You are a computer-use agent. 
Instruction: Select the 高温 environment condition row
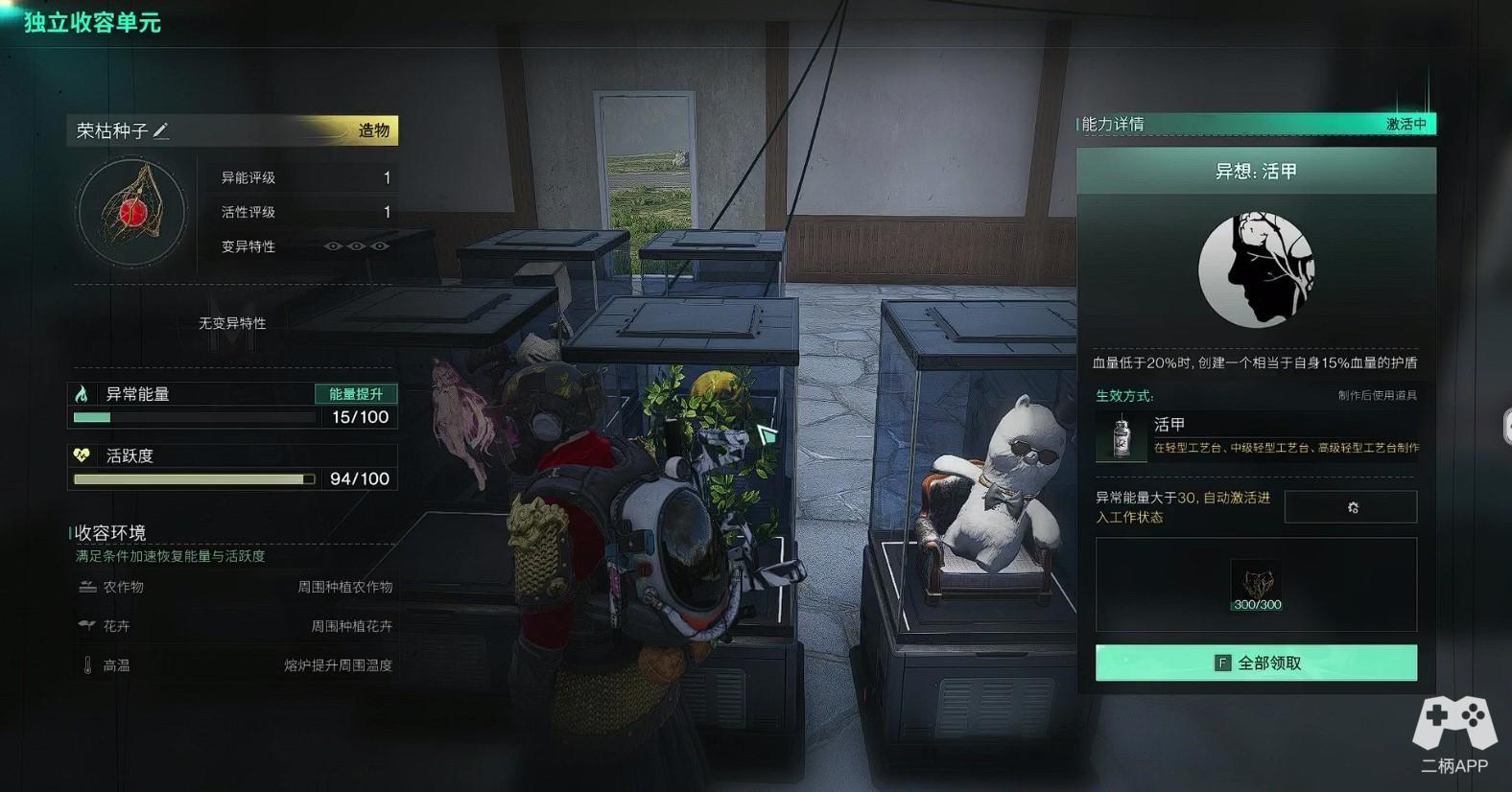[x=235, y=665]
